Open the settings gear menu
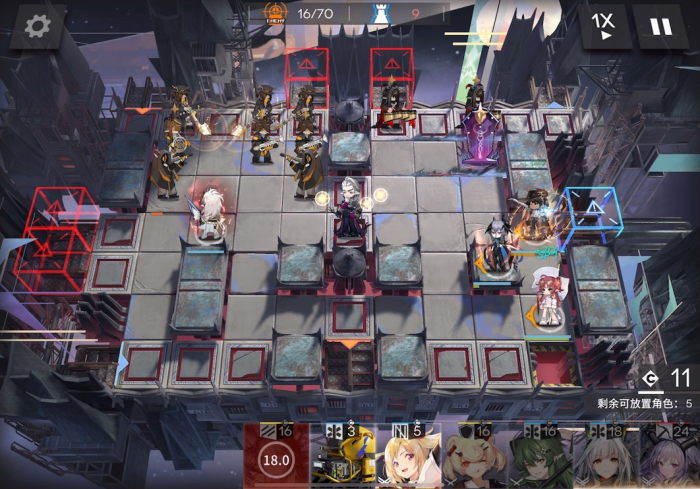Screen dimensions: 700x489 (x=37, y=26)
